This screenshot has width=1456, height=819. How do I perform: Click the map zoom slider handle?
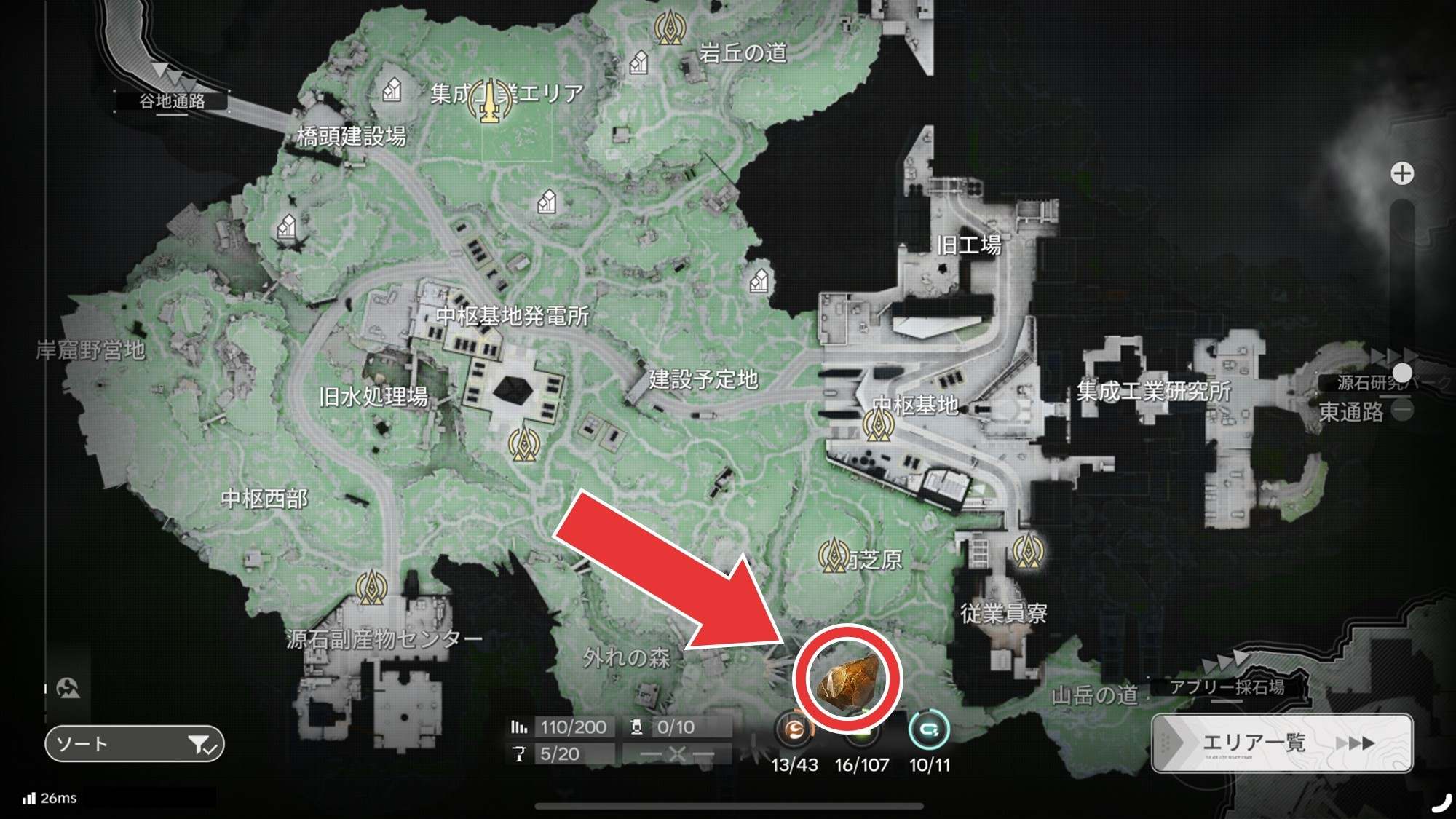pos(1401,373)
